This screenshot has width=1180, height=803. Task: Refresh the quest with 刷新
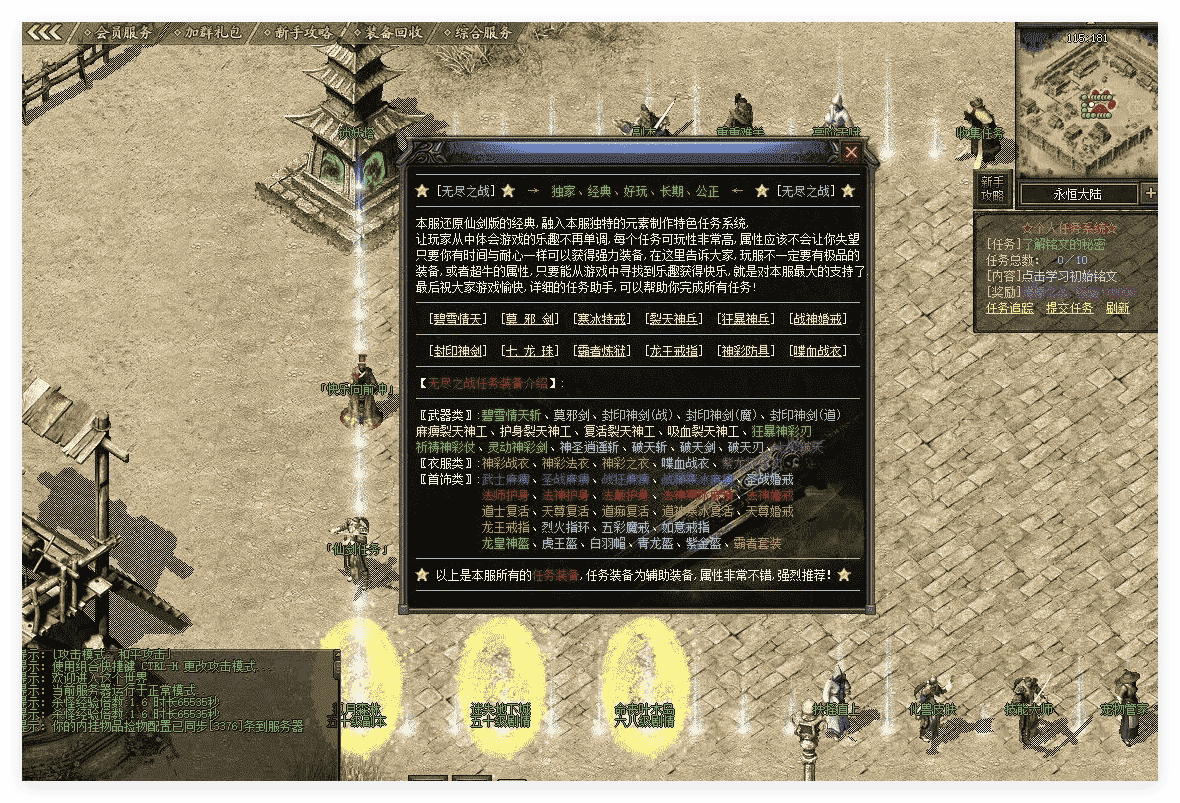click(x=1117, y=308)
